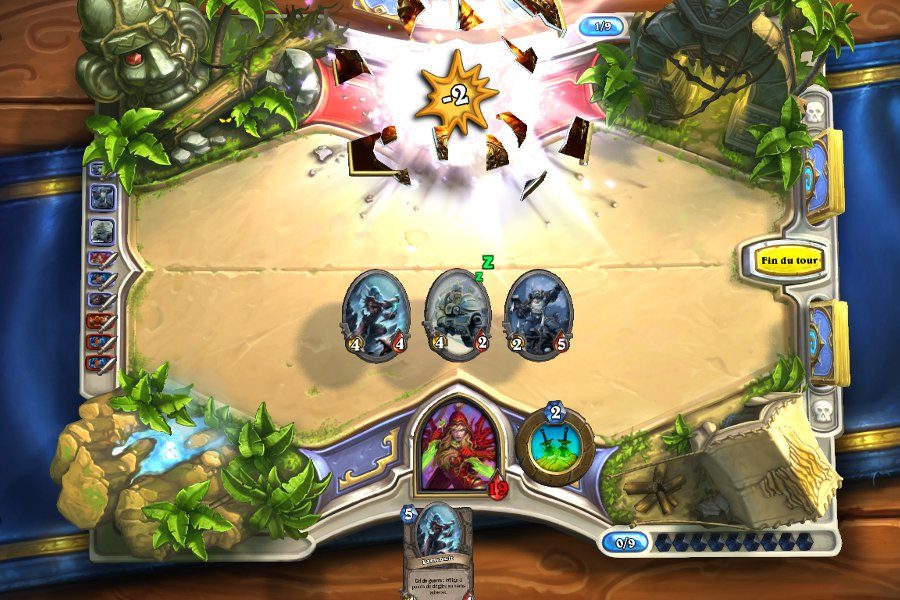Image resolution: width=900 pixels, height=600 pixels.
Task: Select the sleeping 4/2 minion
Action: tap(458, 314)
